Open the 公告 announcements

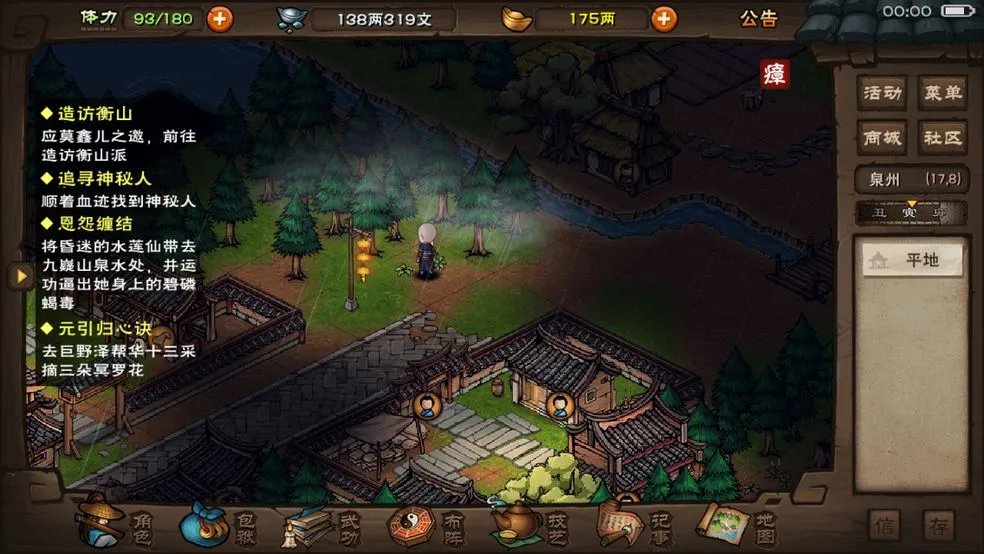(759, 18)
